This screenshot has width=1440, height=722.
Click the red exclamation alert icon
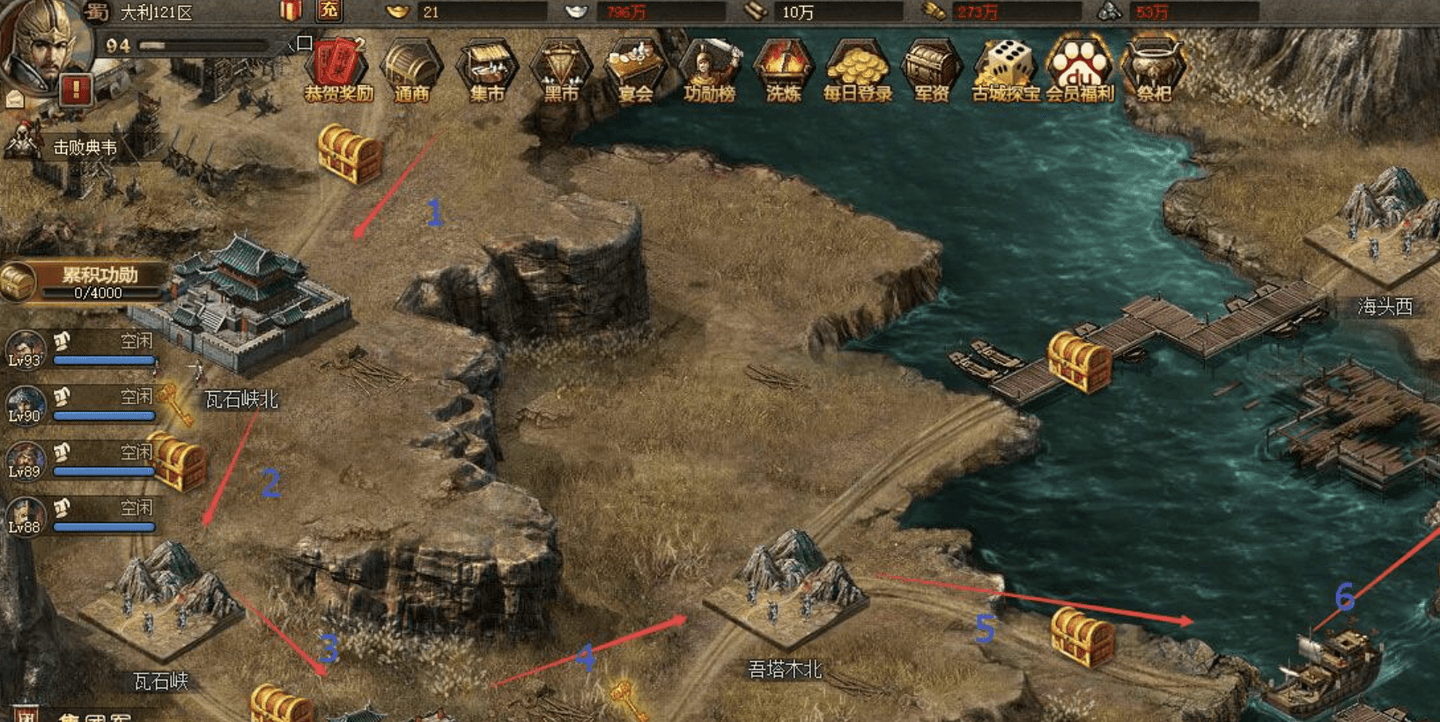click(77, 91)
